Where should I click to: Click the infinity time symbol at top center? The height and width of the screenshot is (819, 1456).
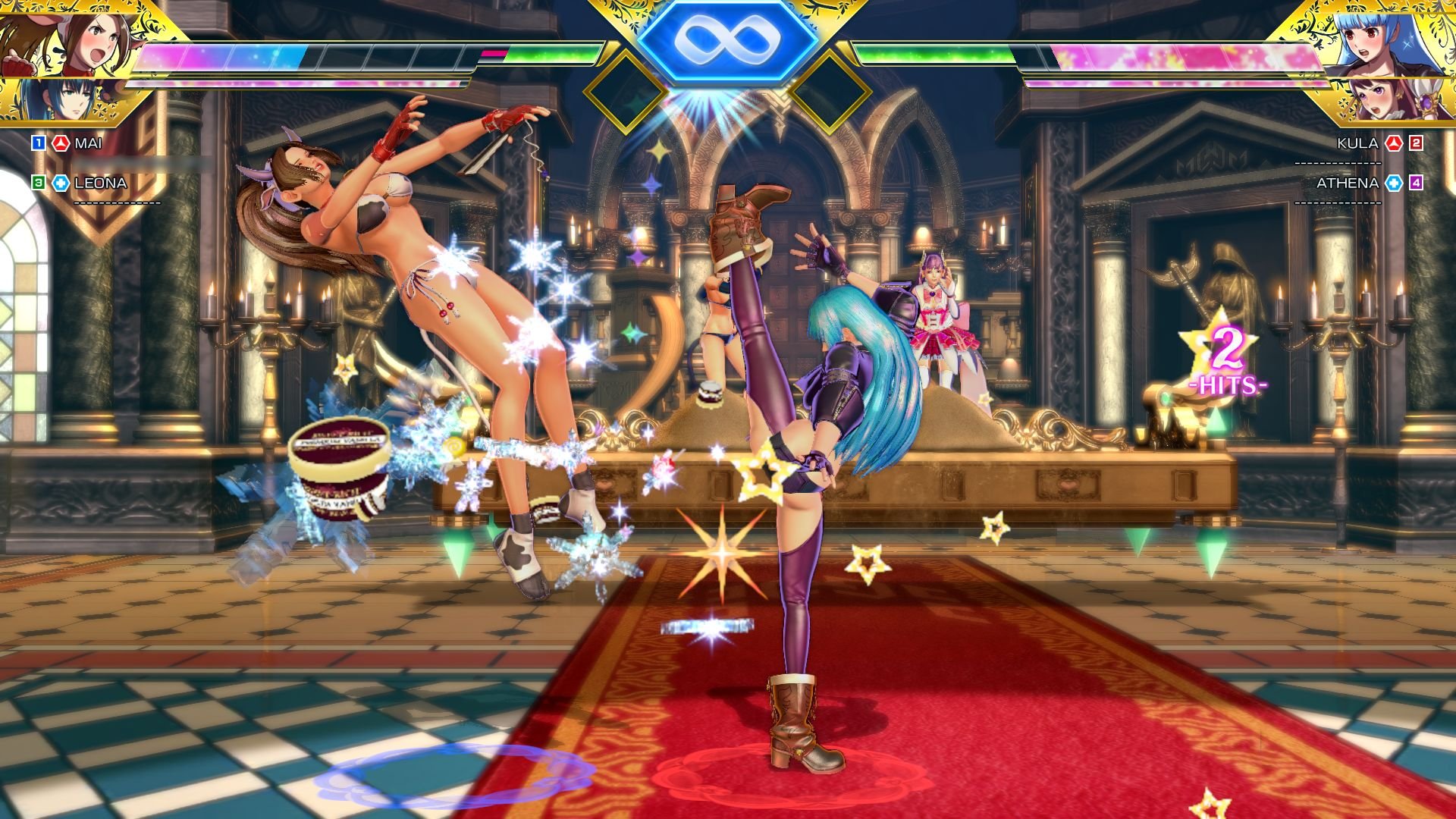726,40
